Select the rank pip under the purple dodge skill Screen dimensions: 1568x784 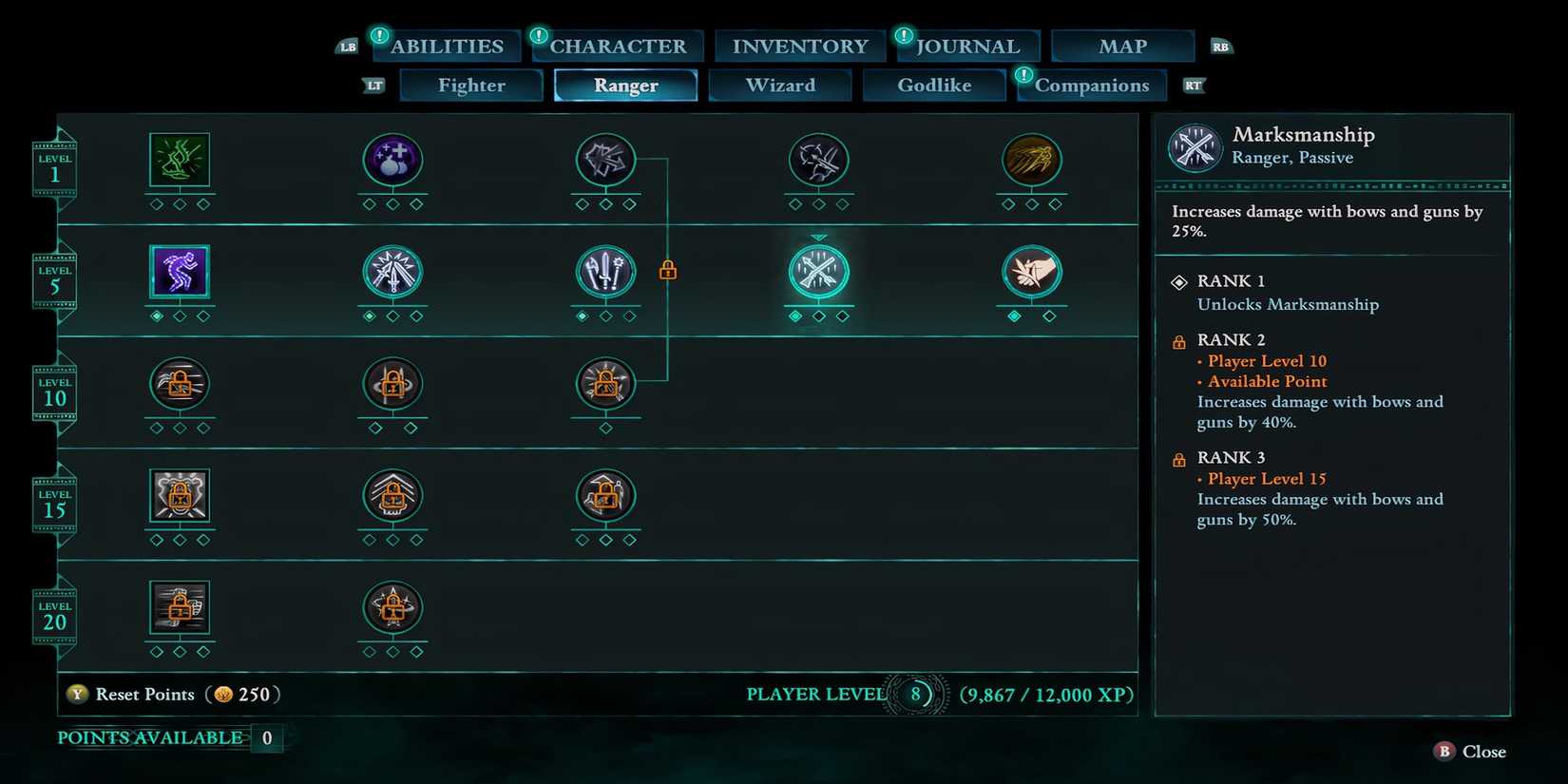(x=158, y=316)
